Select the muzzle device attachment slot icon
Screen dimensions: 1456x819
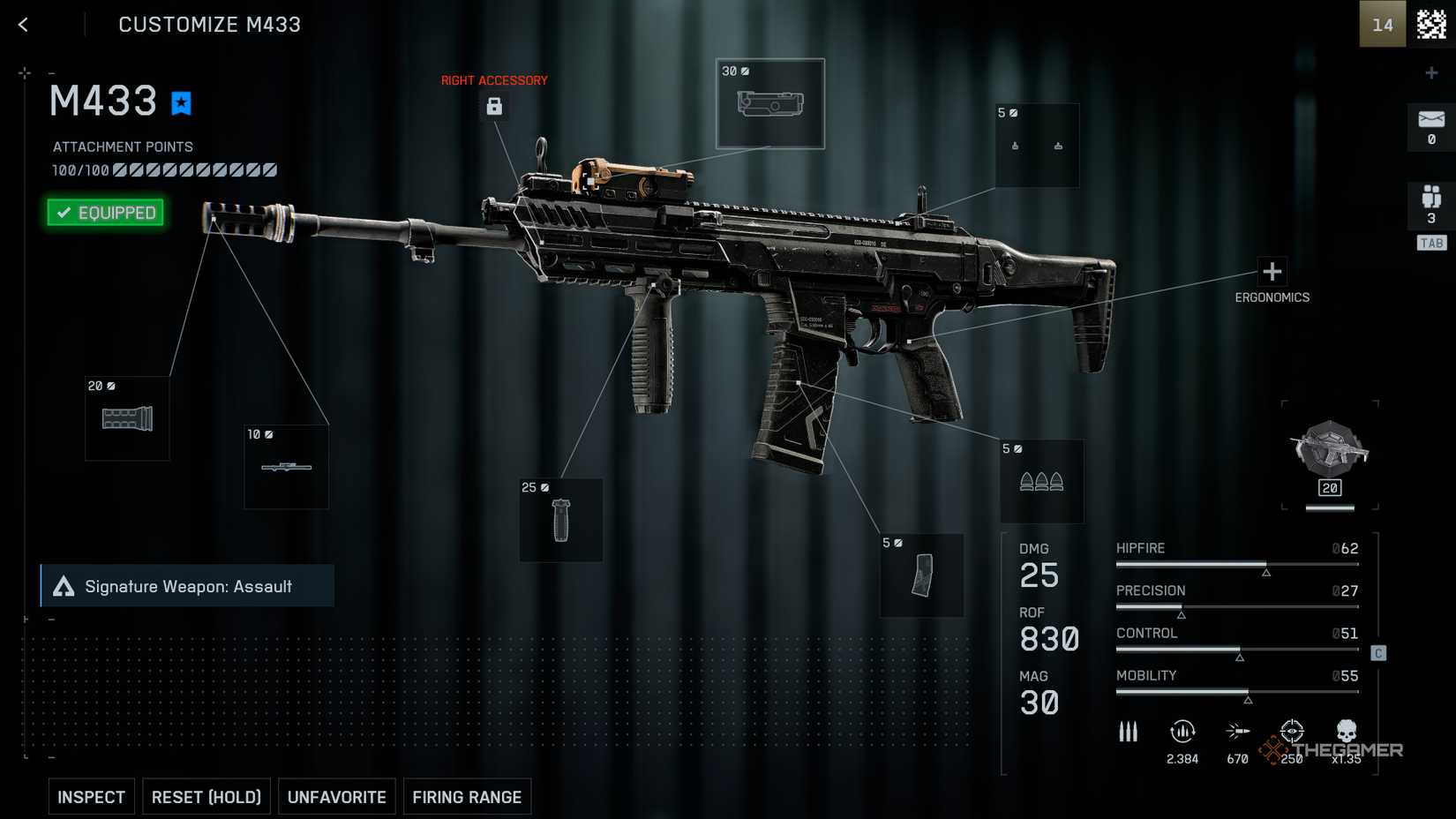click(126, 419)
